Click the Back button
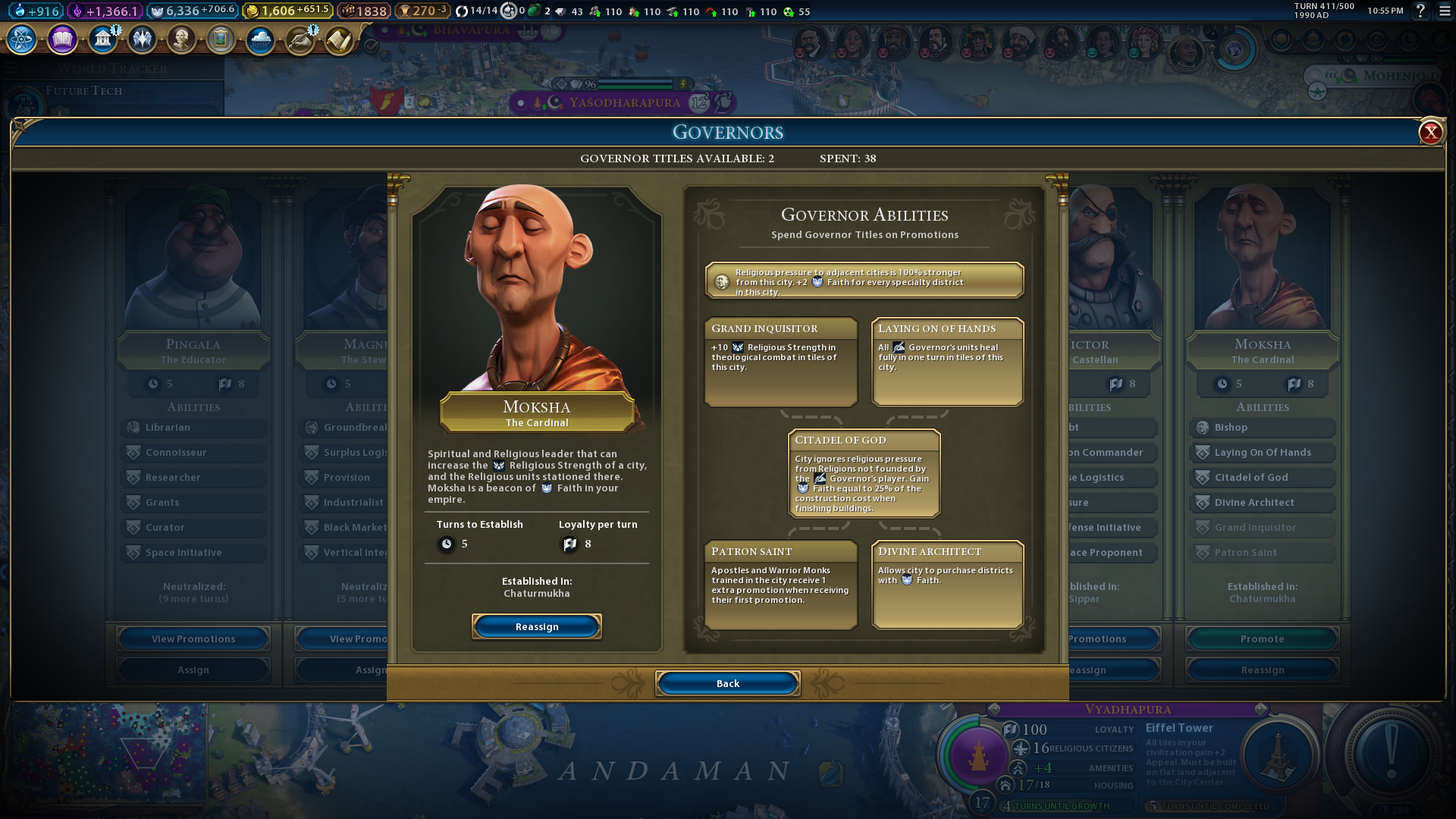 pyautogui.click(x=727, y=683)
